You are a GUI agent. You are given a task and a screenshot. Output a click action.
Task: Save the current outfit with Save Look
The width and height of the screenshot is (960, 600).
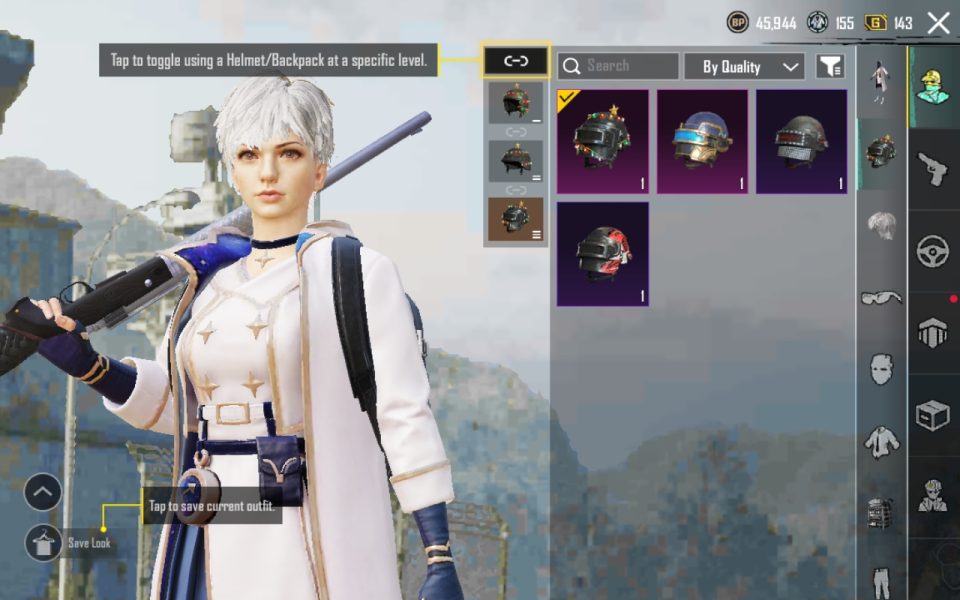[x=44, y=542]
